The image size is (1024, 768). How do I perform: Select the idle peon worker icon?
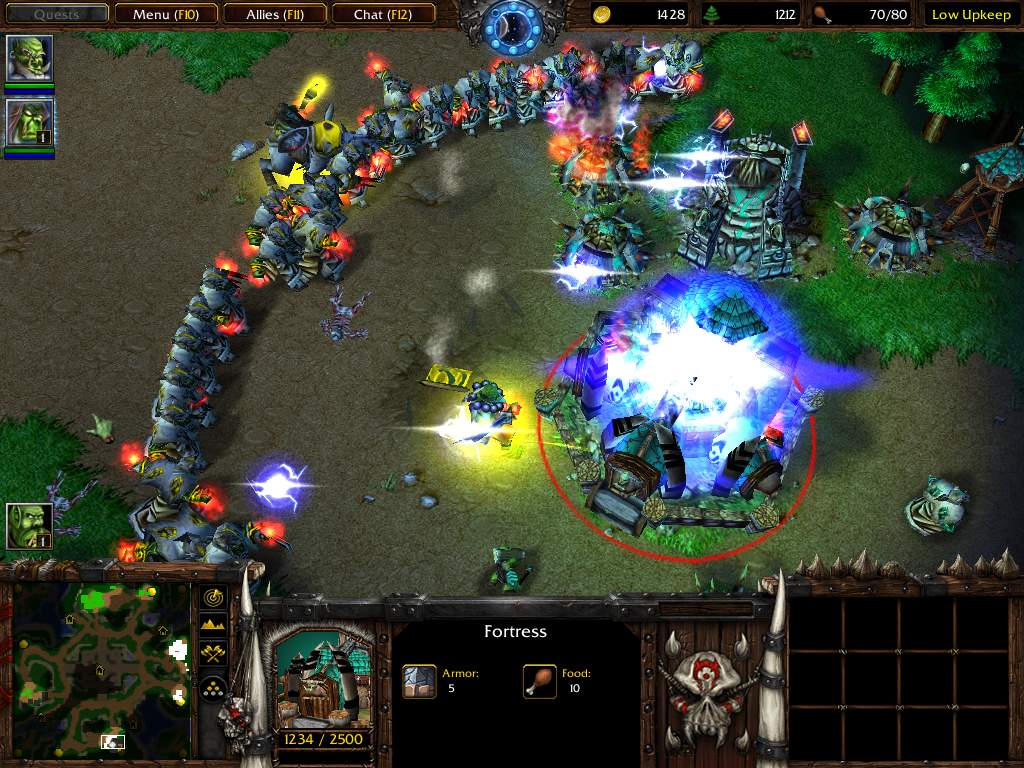[29, 526]
